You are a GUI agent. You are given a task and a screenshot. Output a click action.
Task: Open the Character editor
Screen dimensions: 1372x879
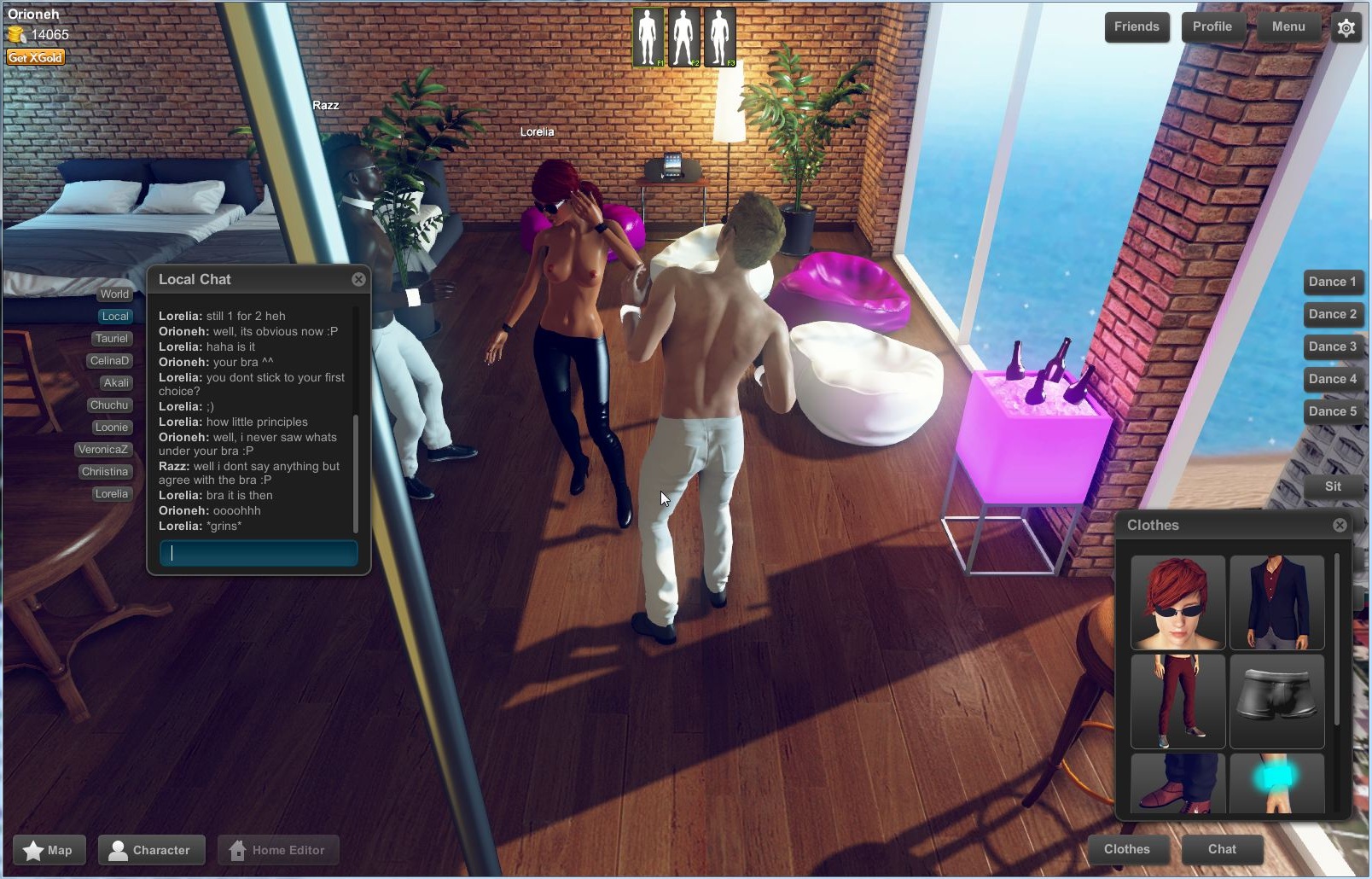point(151,849)
